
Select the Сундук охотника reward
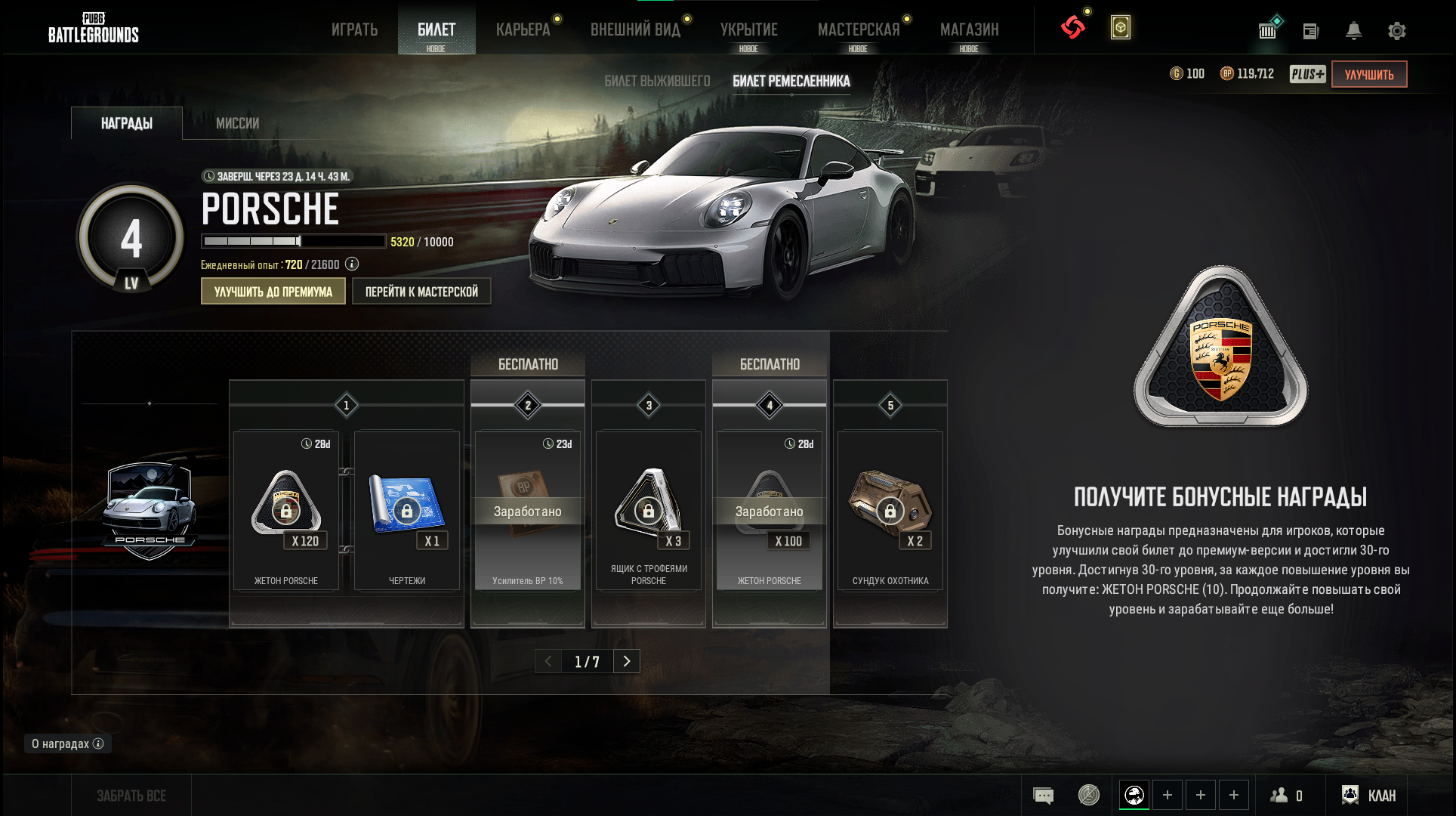890,510
